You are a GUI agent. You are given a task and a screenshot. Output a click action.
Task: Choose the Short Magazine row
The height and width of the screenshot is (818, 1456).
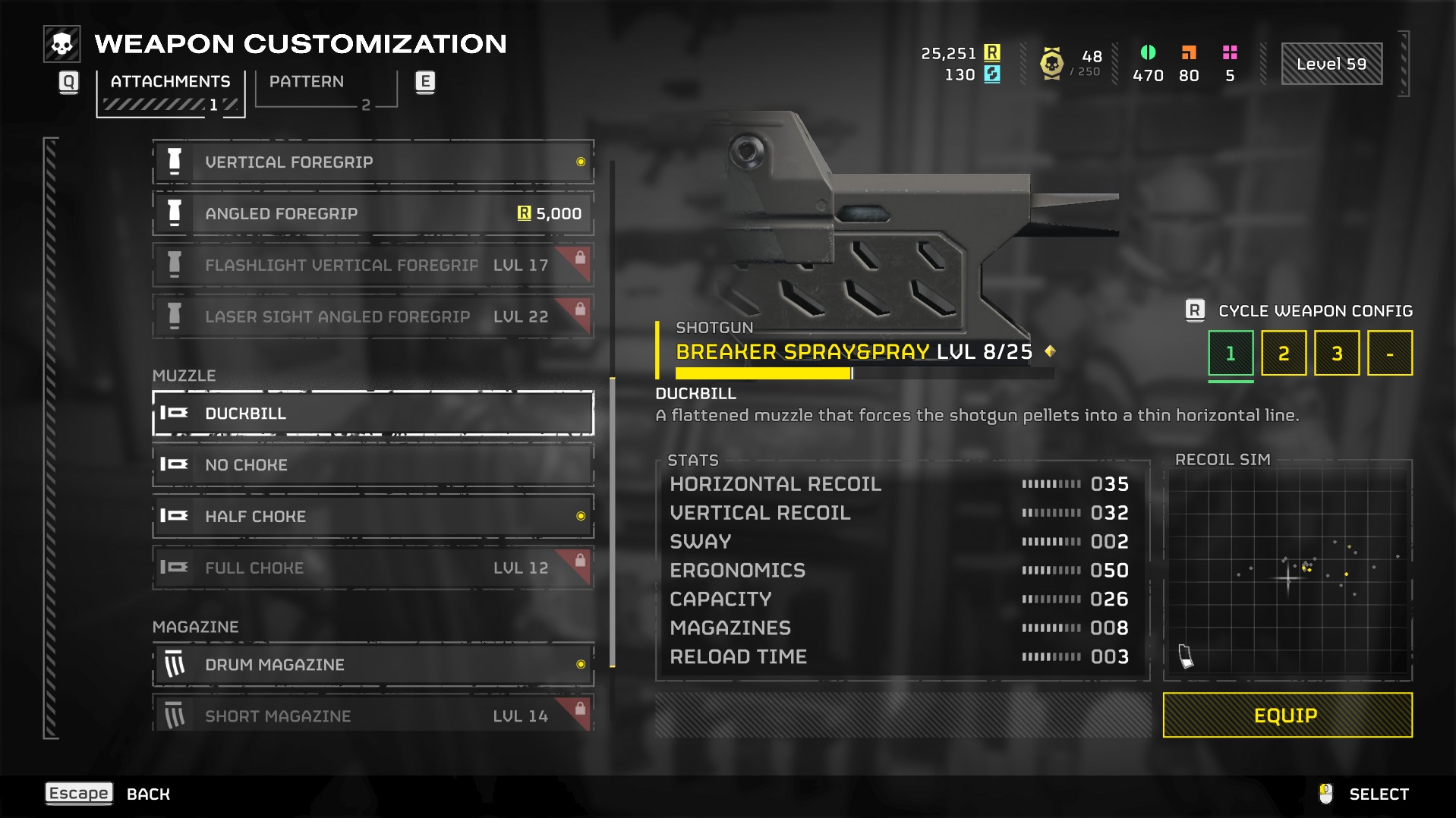373,715
